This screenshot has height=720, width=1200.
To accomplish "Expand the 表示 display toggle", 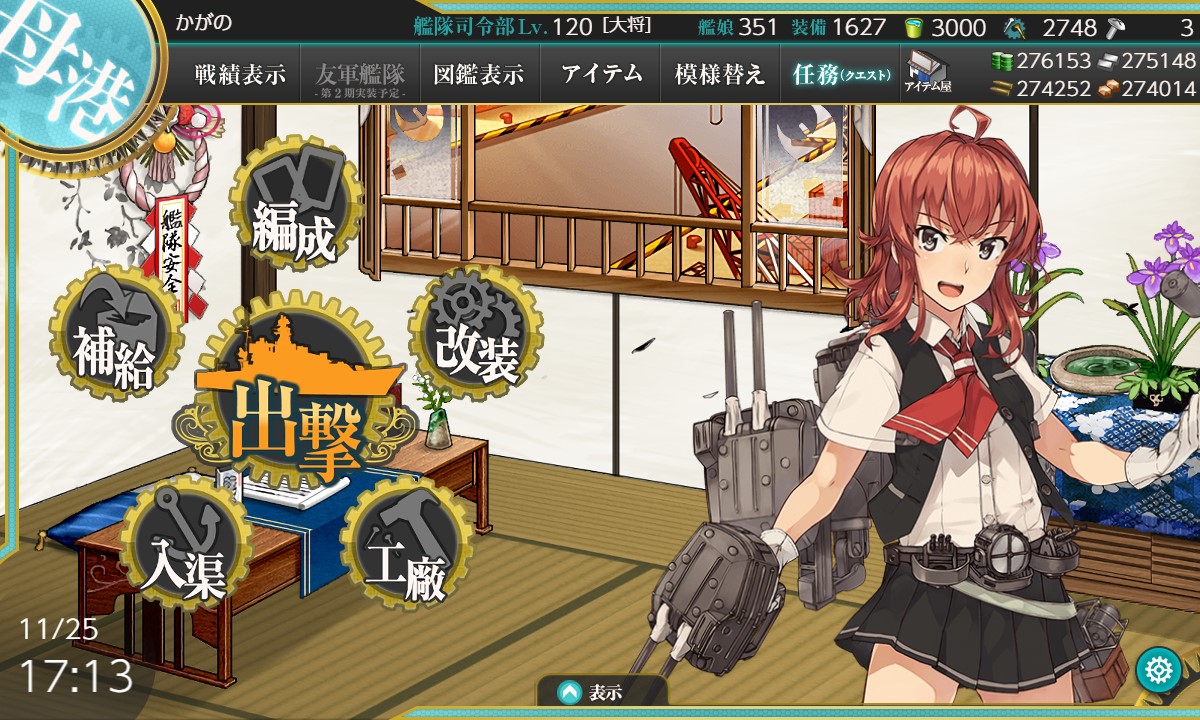I will click(602, 692).
